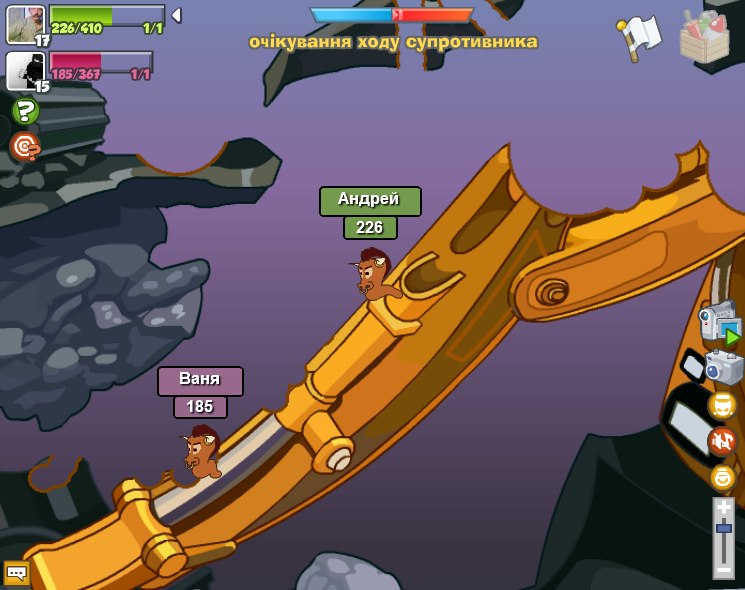Click the white surrender flag icon

(640, 37)
